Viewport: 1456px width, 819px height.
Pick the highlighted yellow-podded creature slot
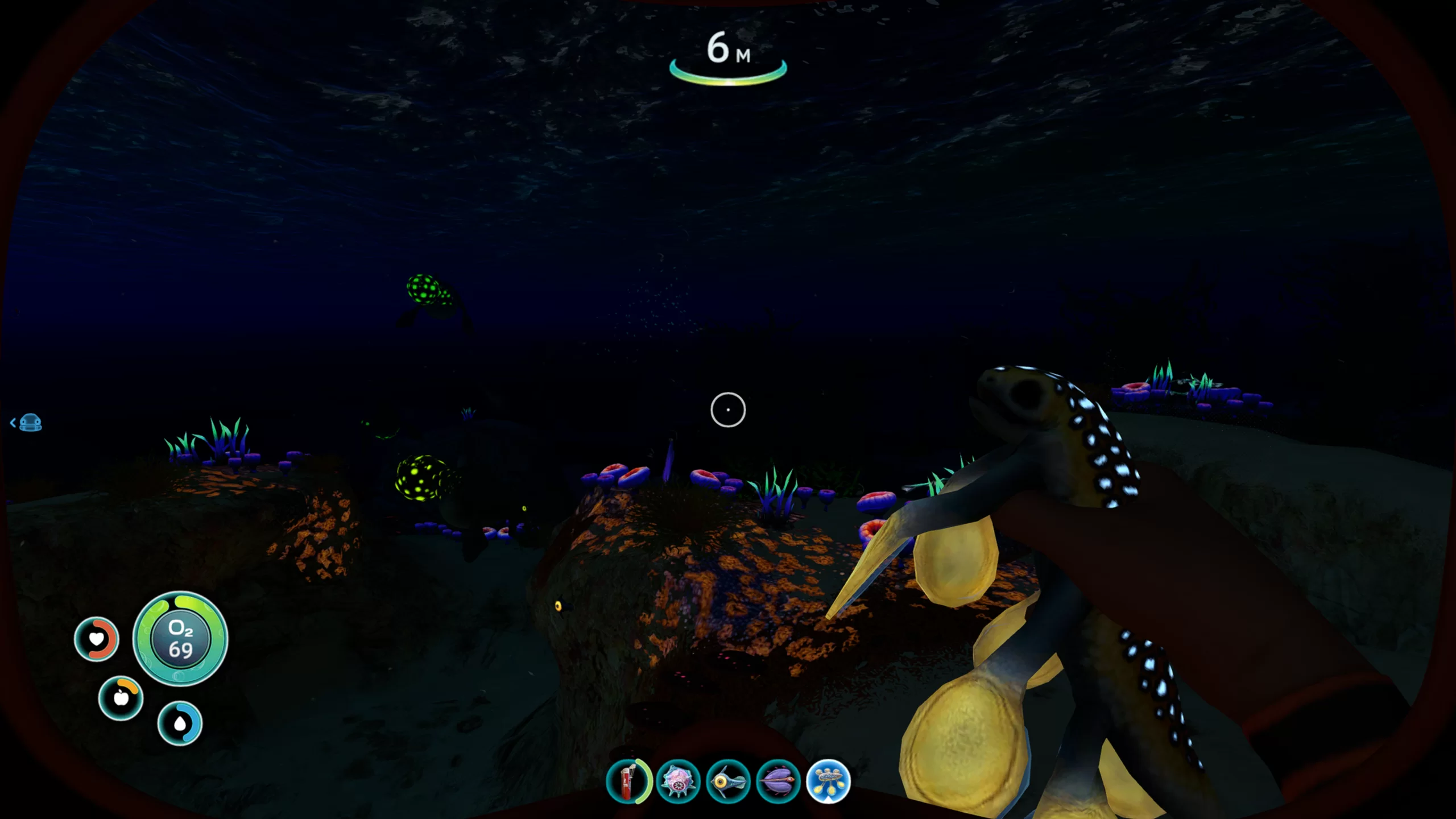click(828, 781)
